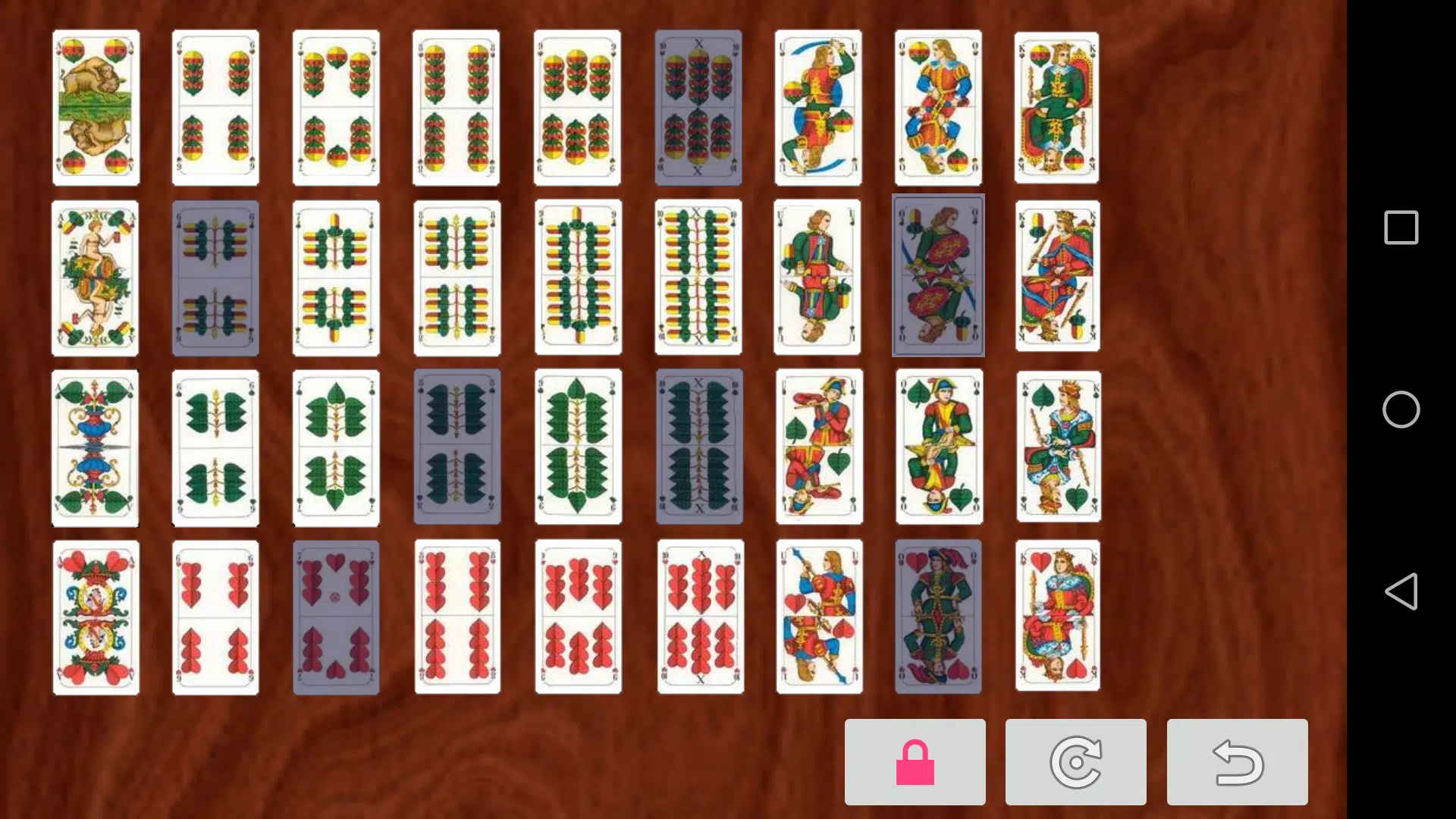1456x819 pixels.
Task: Select the Ace of hearts card
Action: [x=96, y=616]
